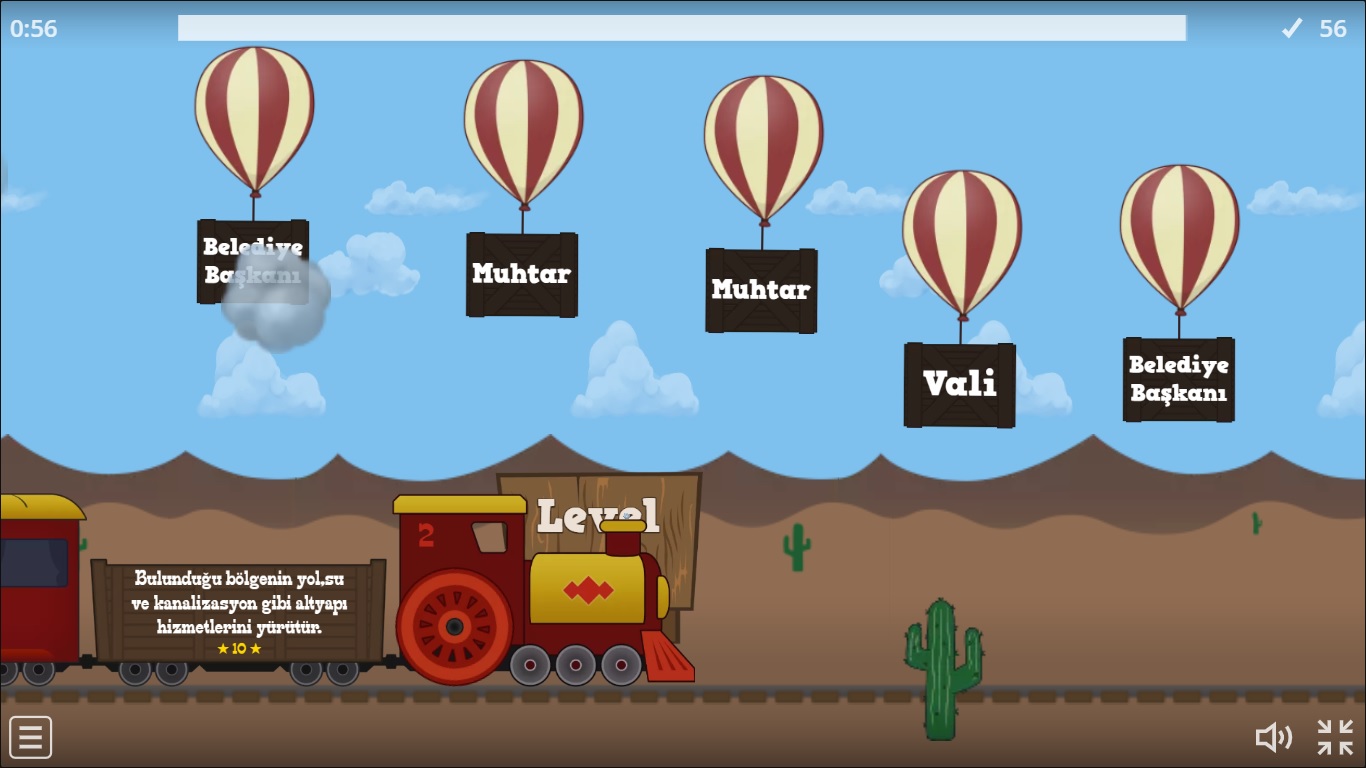Choose the smoke-covered Belediye Başkanı crate
This screenshot has height=768, width=1366.
click(x=253, y=261)
